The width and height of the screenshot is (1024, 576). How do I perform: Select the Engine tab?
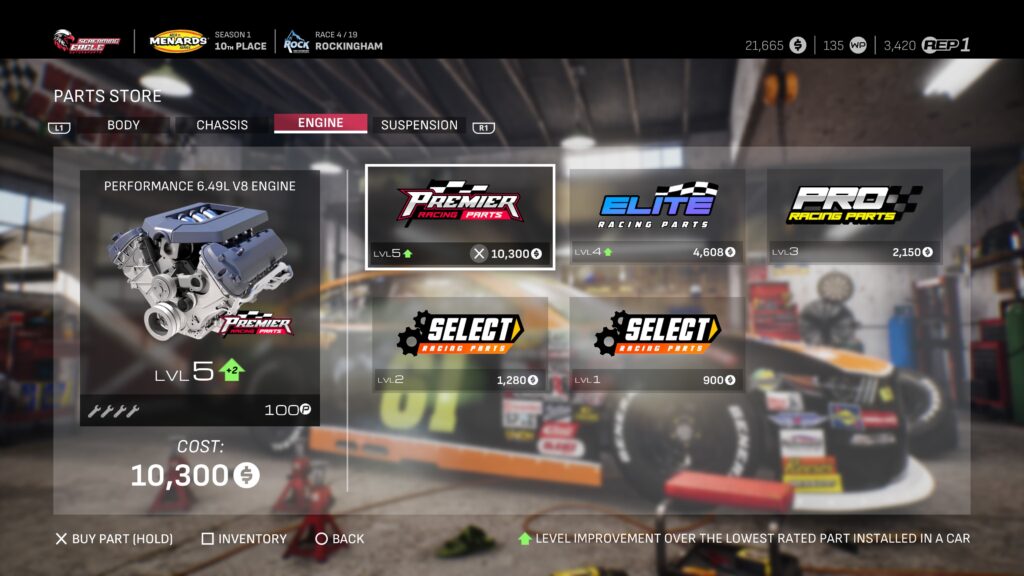tap(320, 123)
